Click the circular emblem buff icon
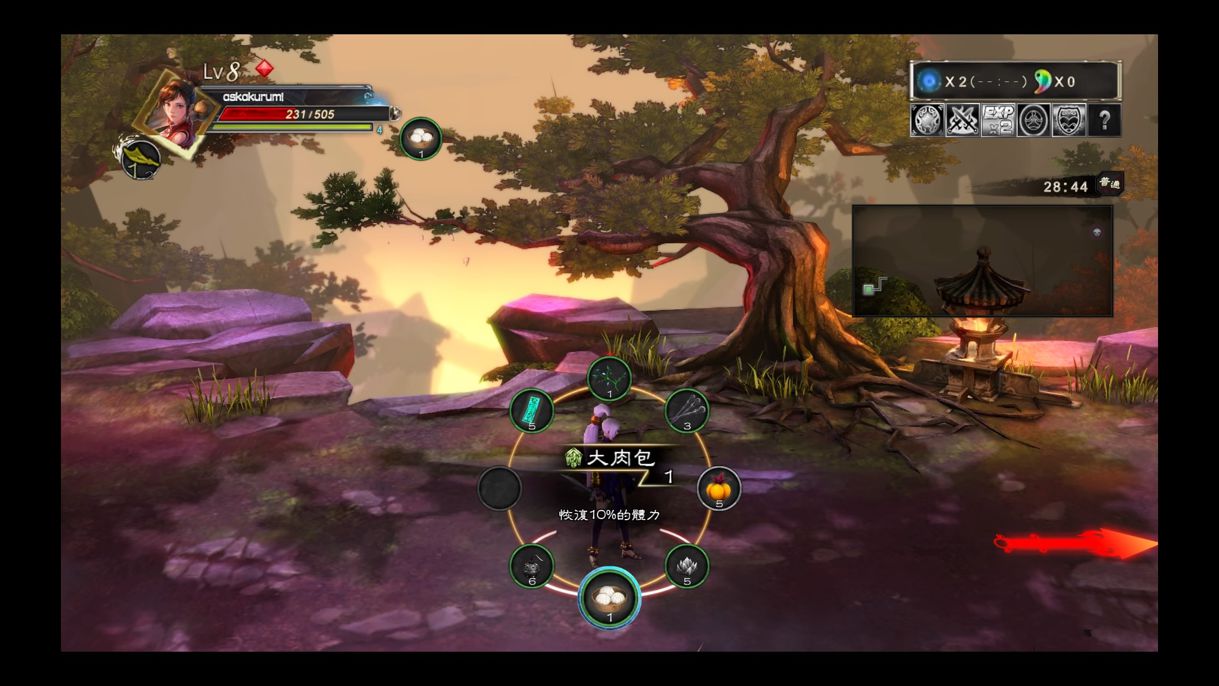This screenshot has height=686, width=1219. (x=1034, y=121)
